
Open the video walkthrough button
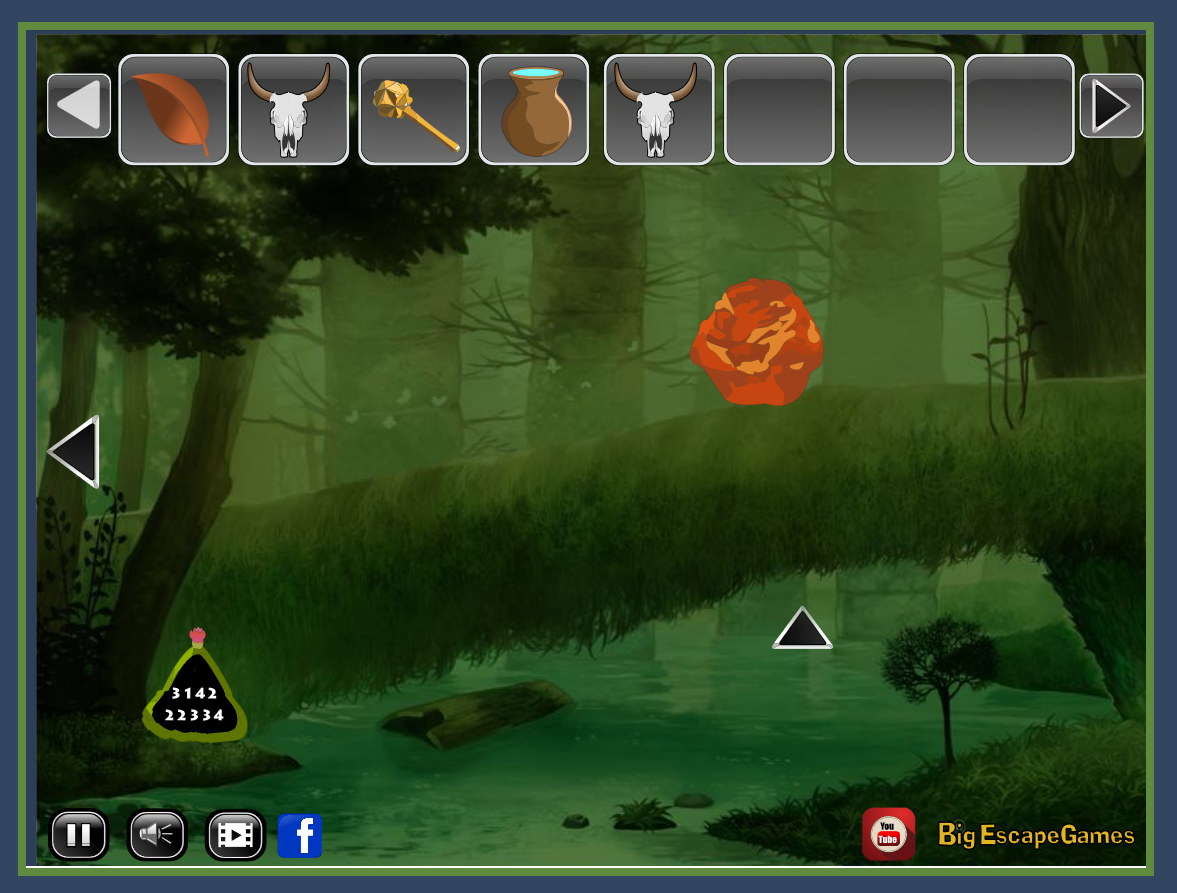click(x=235, y=835)
